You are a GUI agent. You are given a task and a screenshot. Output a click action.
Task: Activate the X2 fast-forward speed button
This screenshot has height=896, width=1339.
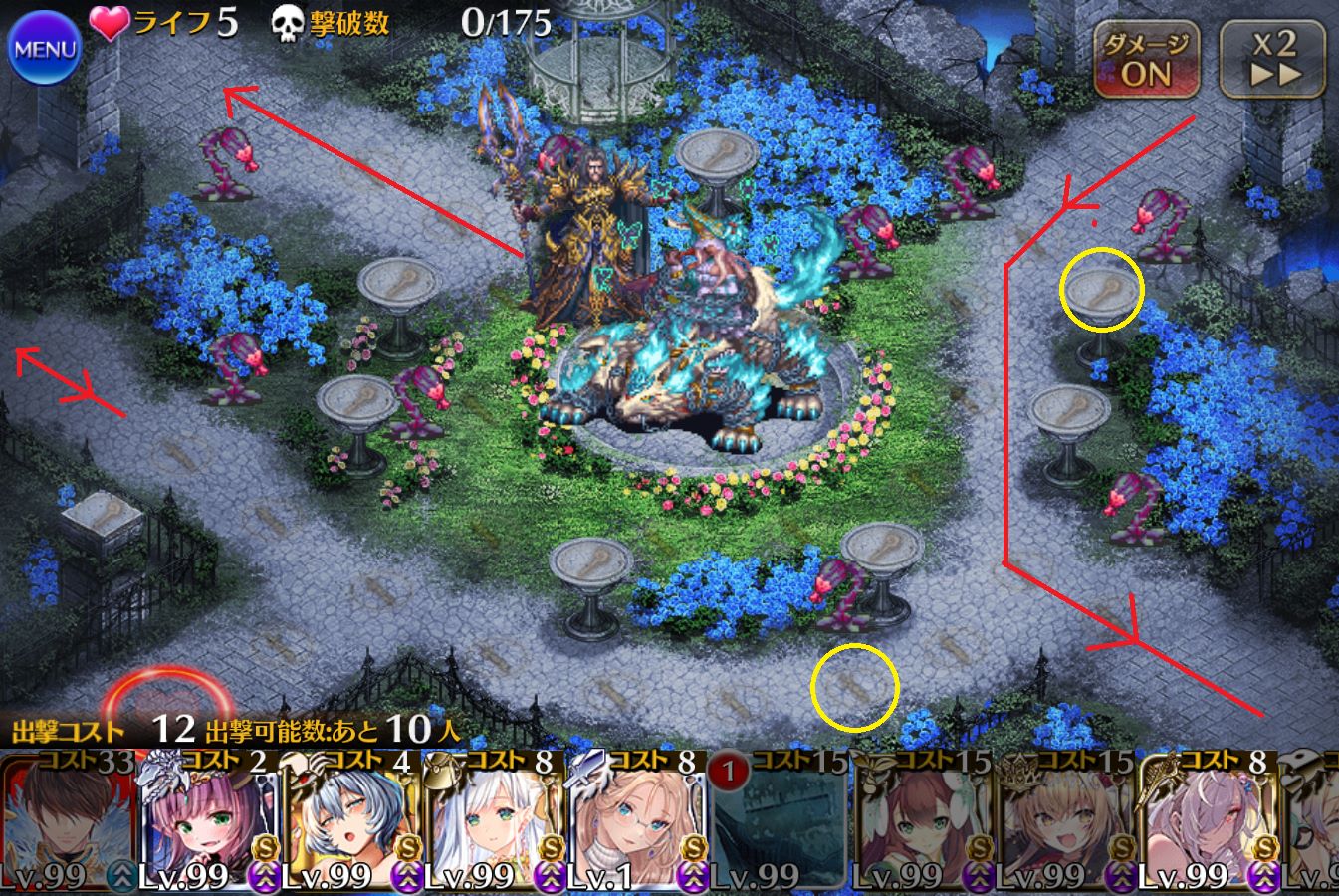tap(1273, 60)
